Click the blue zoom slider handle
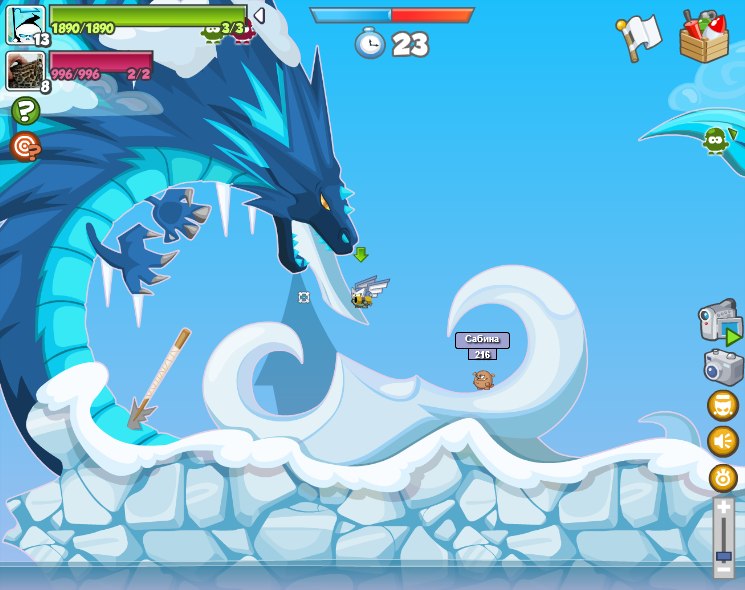745x590 pixels. click(x=724, y=555)
